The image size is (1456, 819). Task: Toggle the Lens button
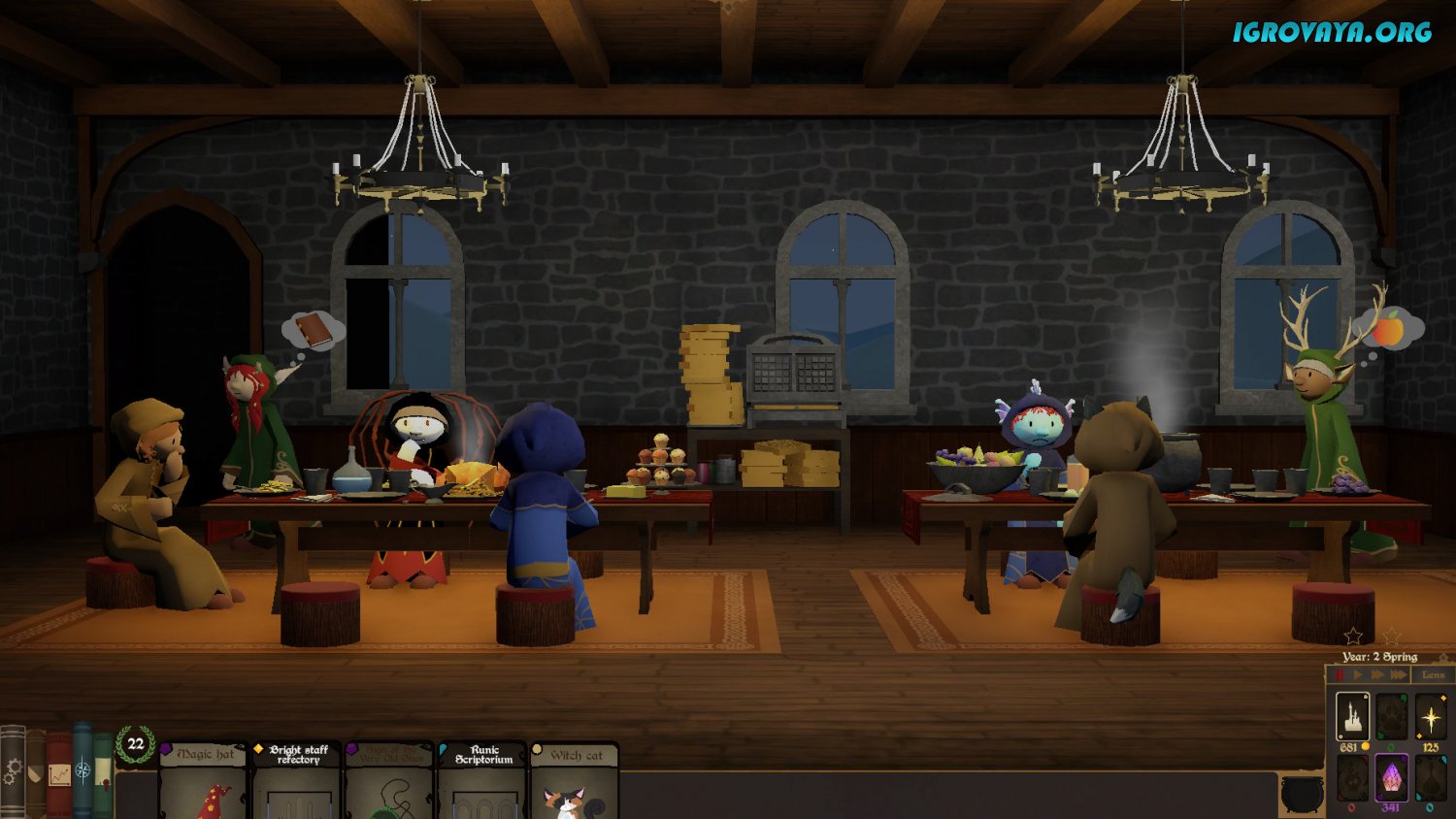pyautogui.click(x=1433, y=674)
